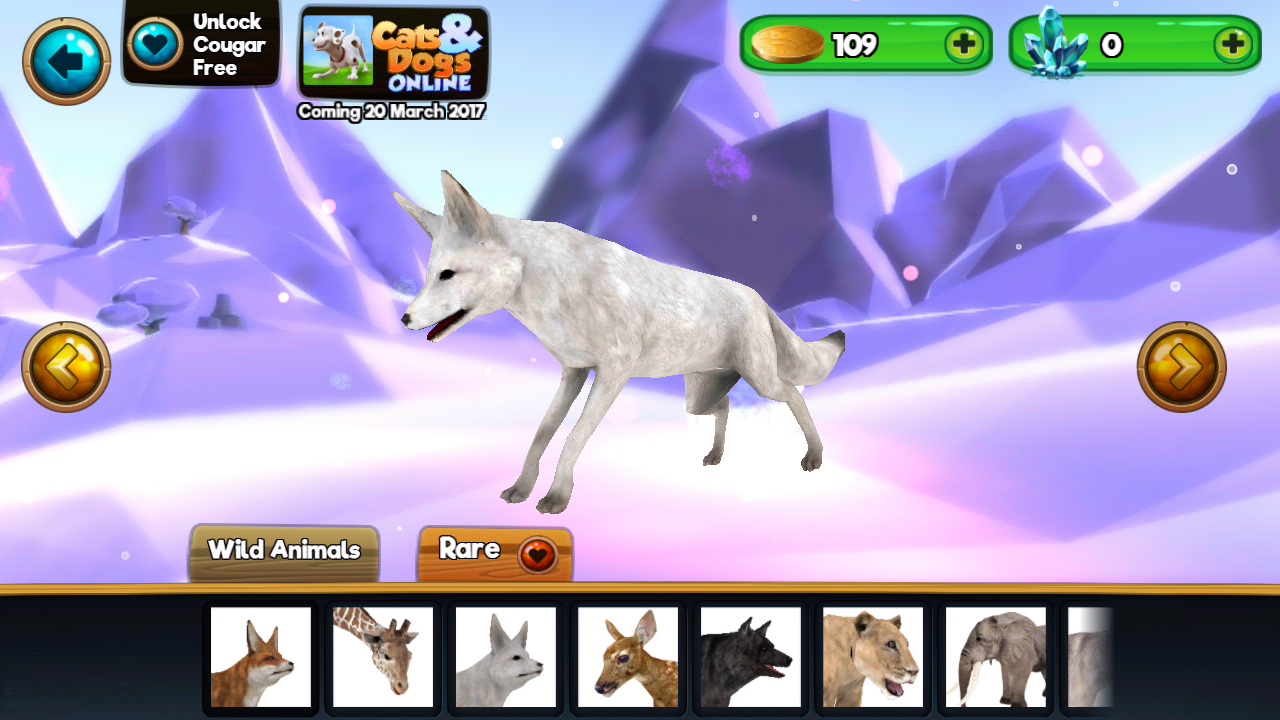Switch to the Wild Animals category
The image size is (1280, 720).
(283, 550)
